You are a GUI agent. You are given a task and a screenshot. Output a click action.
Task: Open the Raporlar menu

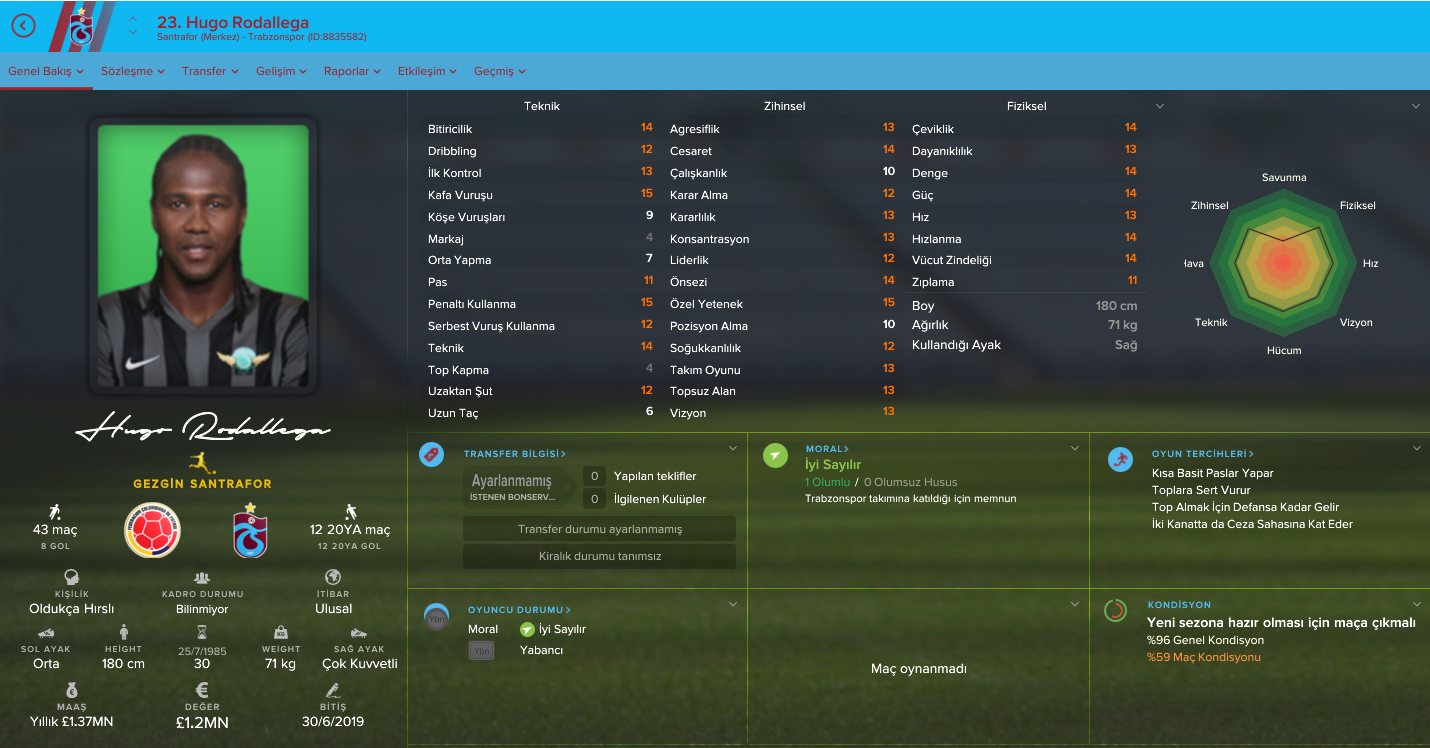pos(348,71)
